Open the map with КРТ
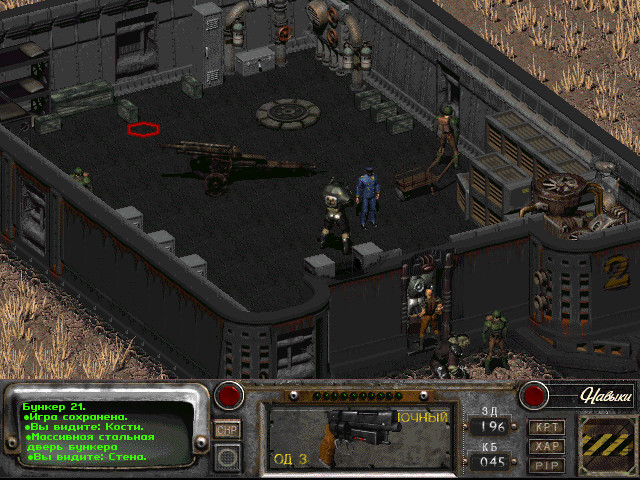 pos(546,427)
